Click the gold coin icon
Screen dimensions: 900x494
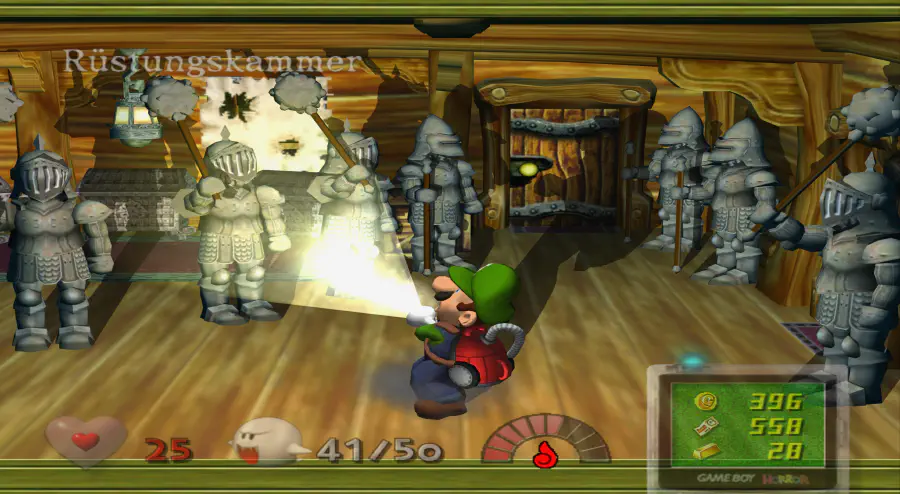click(x=707, y=401)
